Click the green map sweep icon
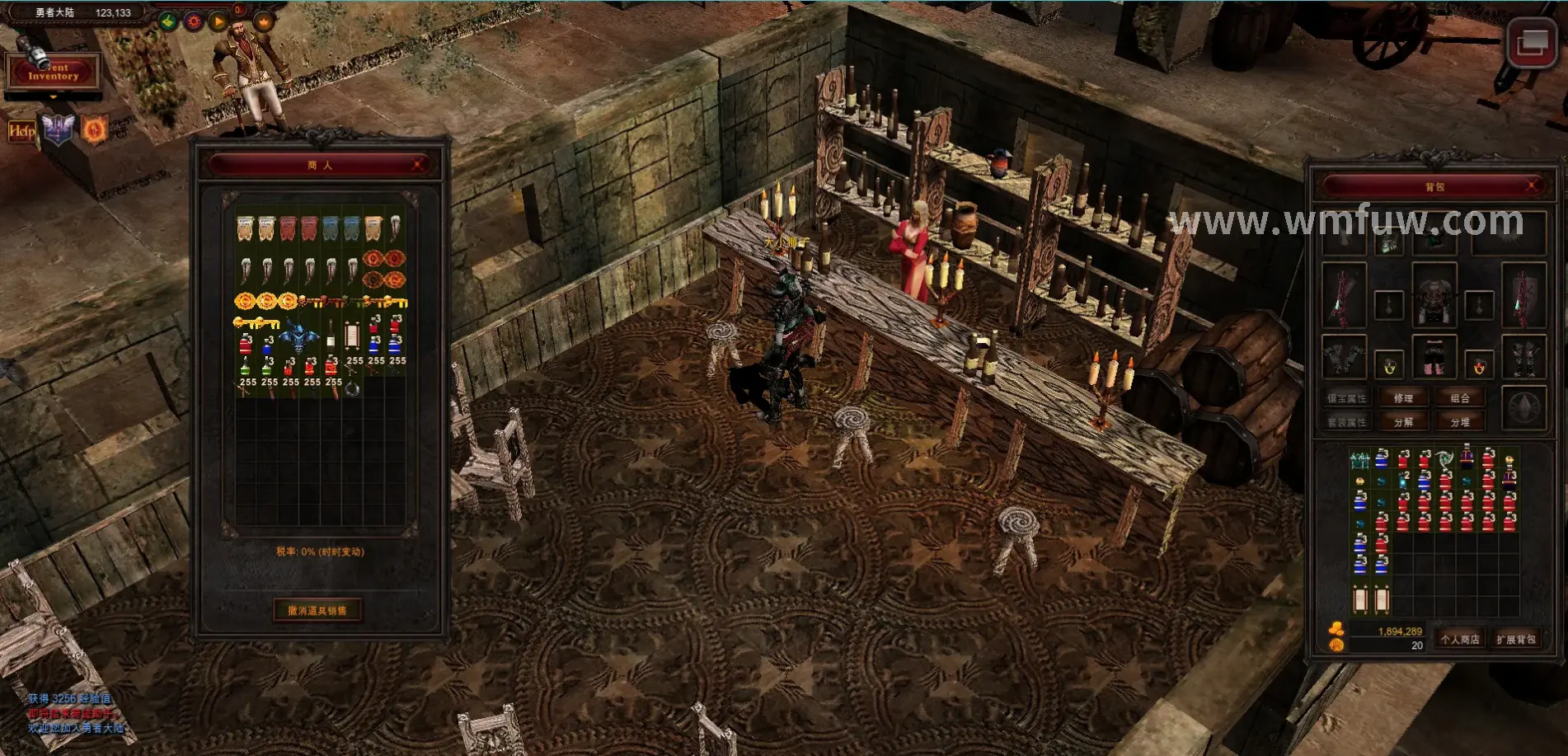 [169, 21]
